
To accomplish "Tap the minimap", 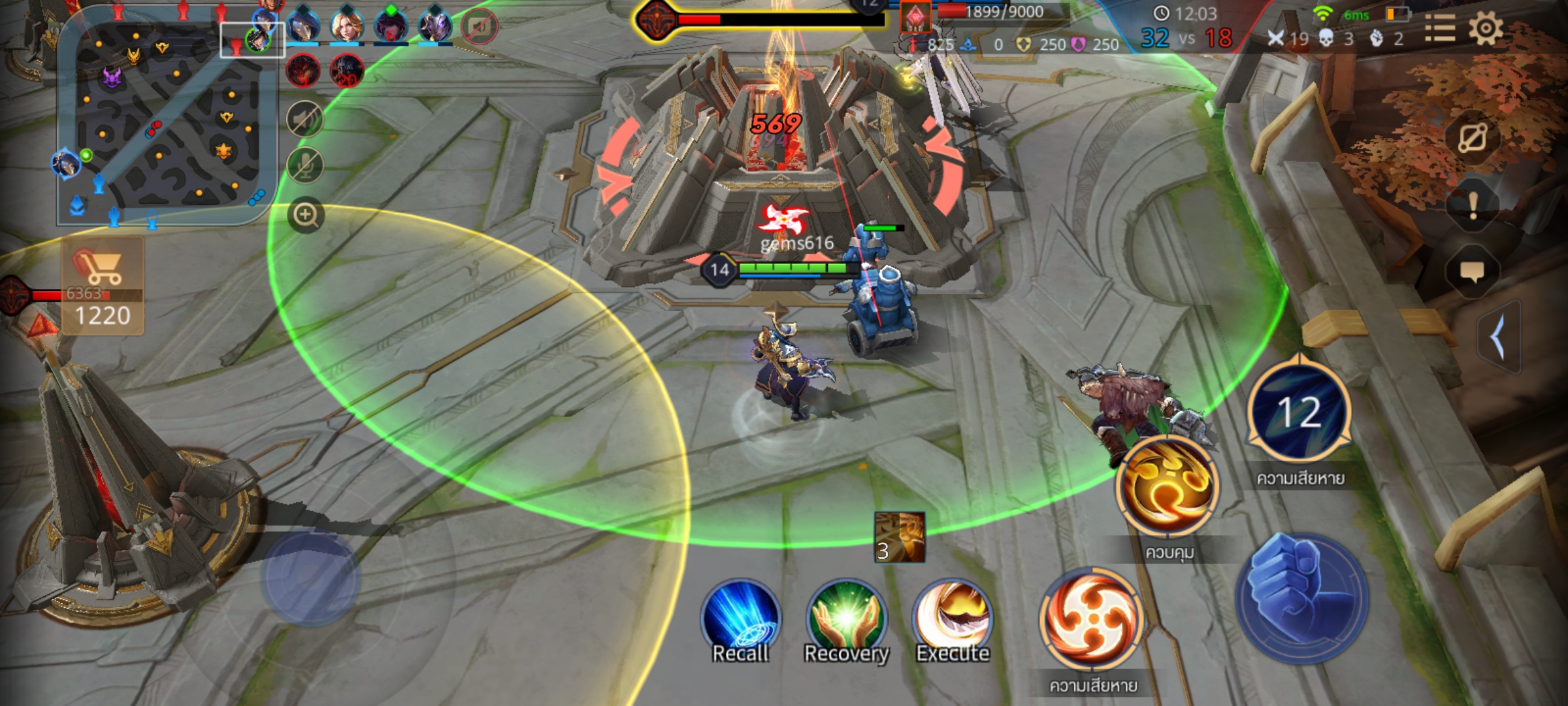I will (167, 118).
